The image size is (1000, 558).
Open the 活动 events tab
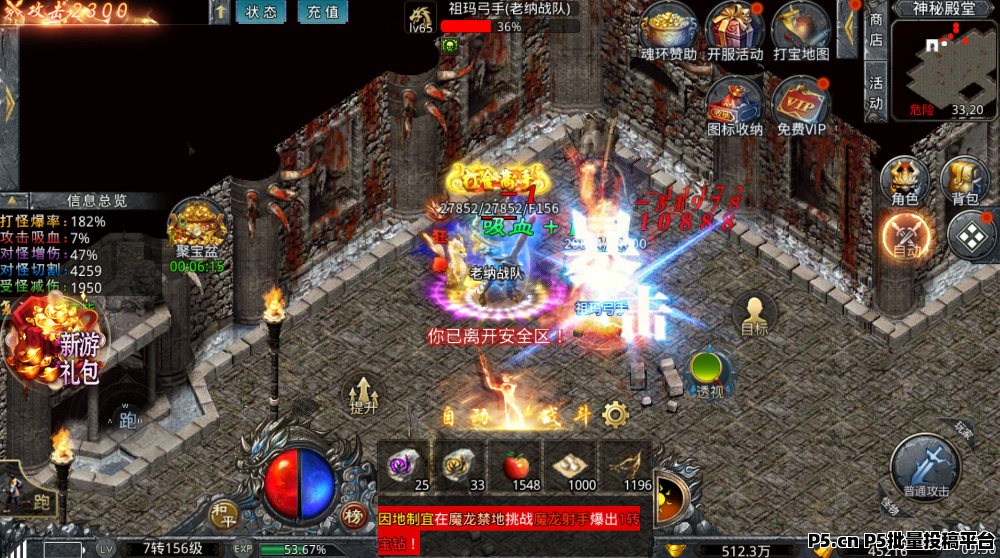pyautogui.click(x=877, y=91)
